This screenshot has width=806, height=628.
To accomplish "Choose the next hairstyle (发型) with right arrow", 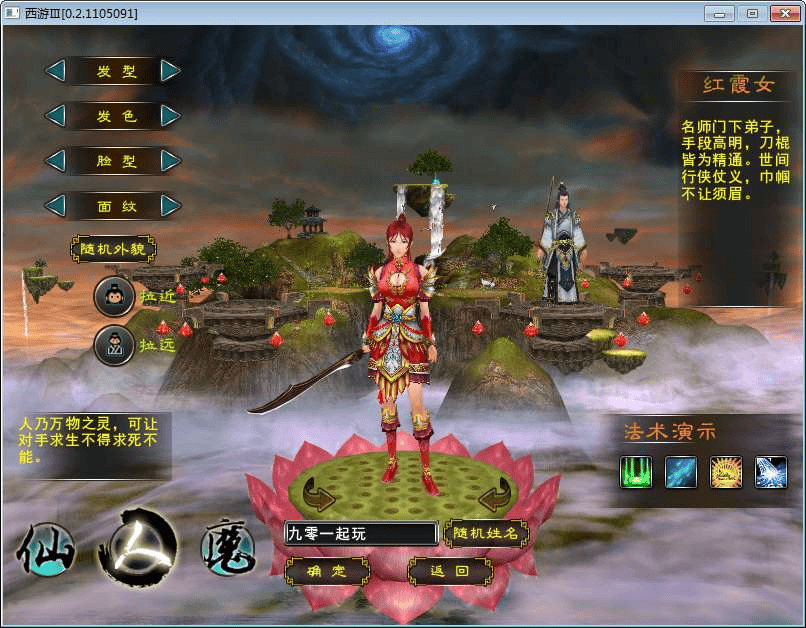I will (171, 71).
